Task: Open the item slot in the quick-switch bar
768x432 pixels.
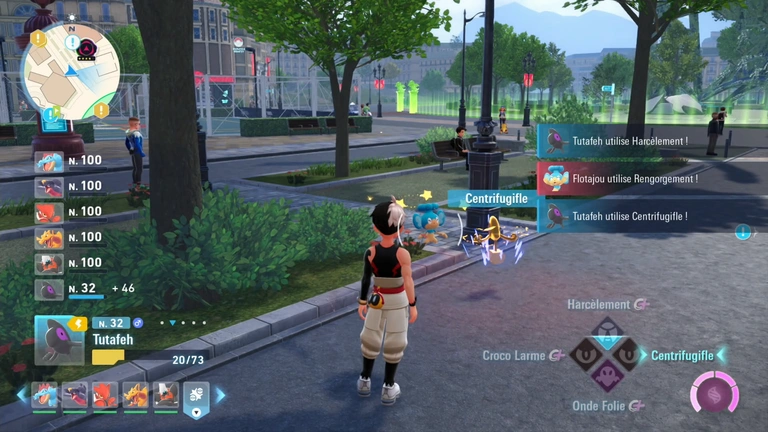Action: coord(196,397)
